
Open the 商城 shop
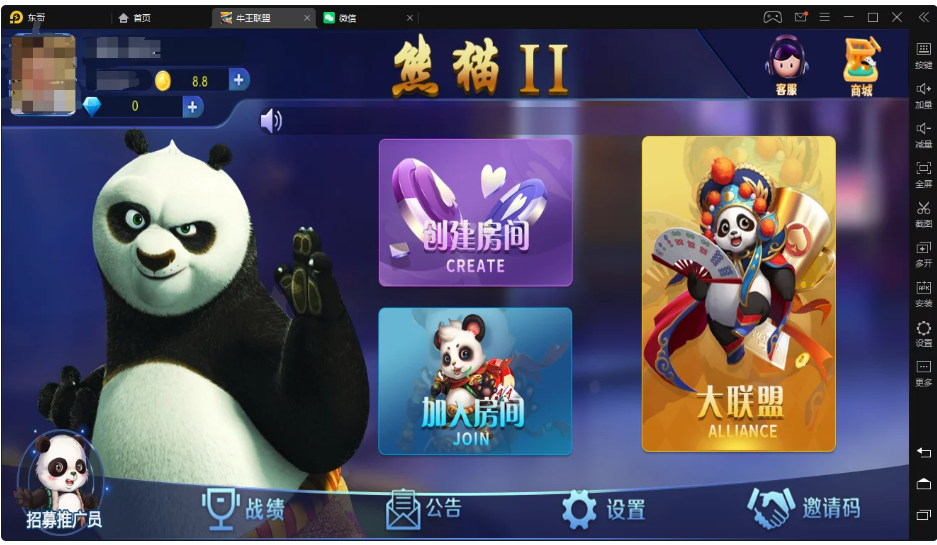860,66
